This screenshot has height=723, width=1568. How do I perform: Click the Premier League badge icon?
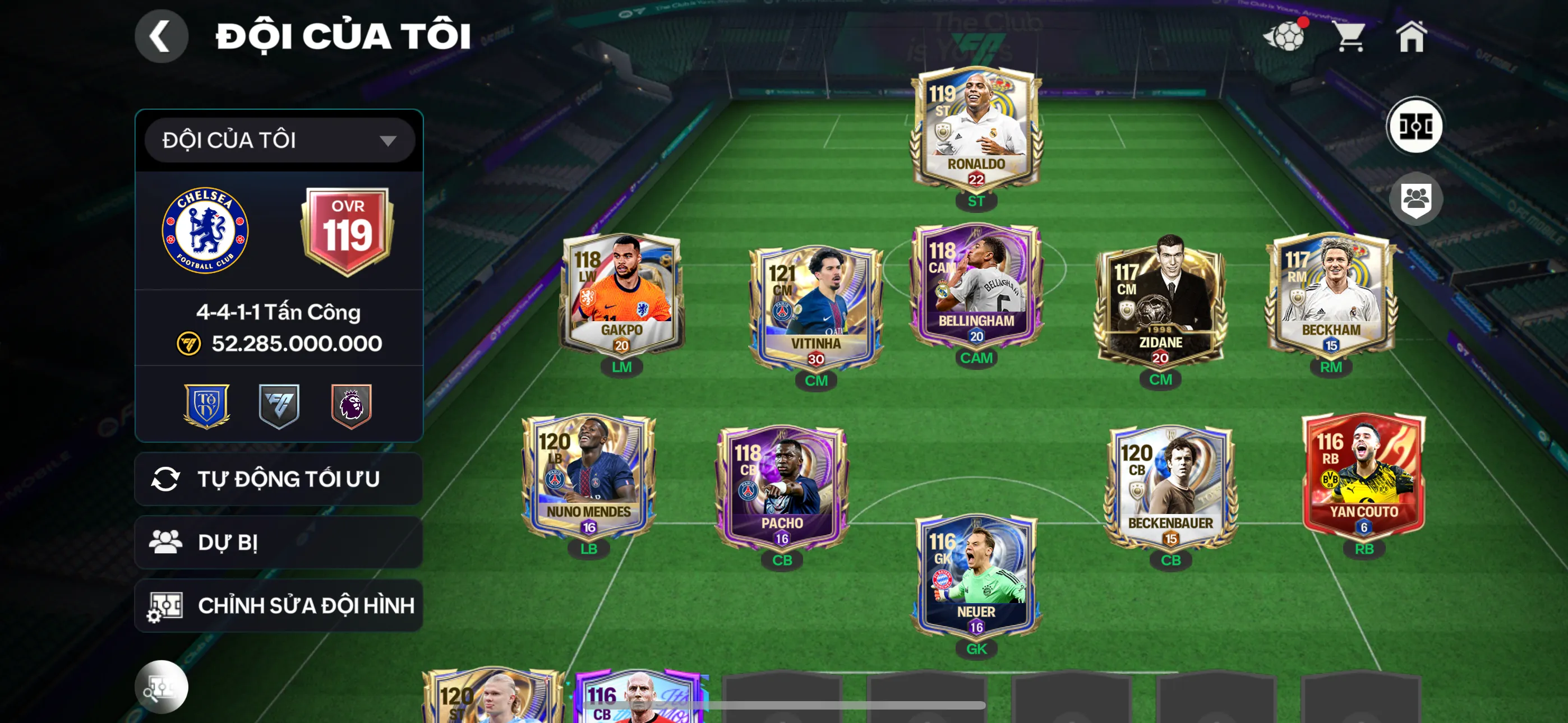point(351,405)
